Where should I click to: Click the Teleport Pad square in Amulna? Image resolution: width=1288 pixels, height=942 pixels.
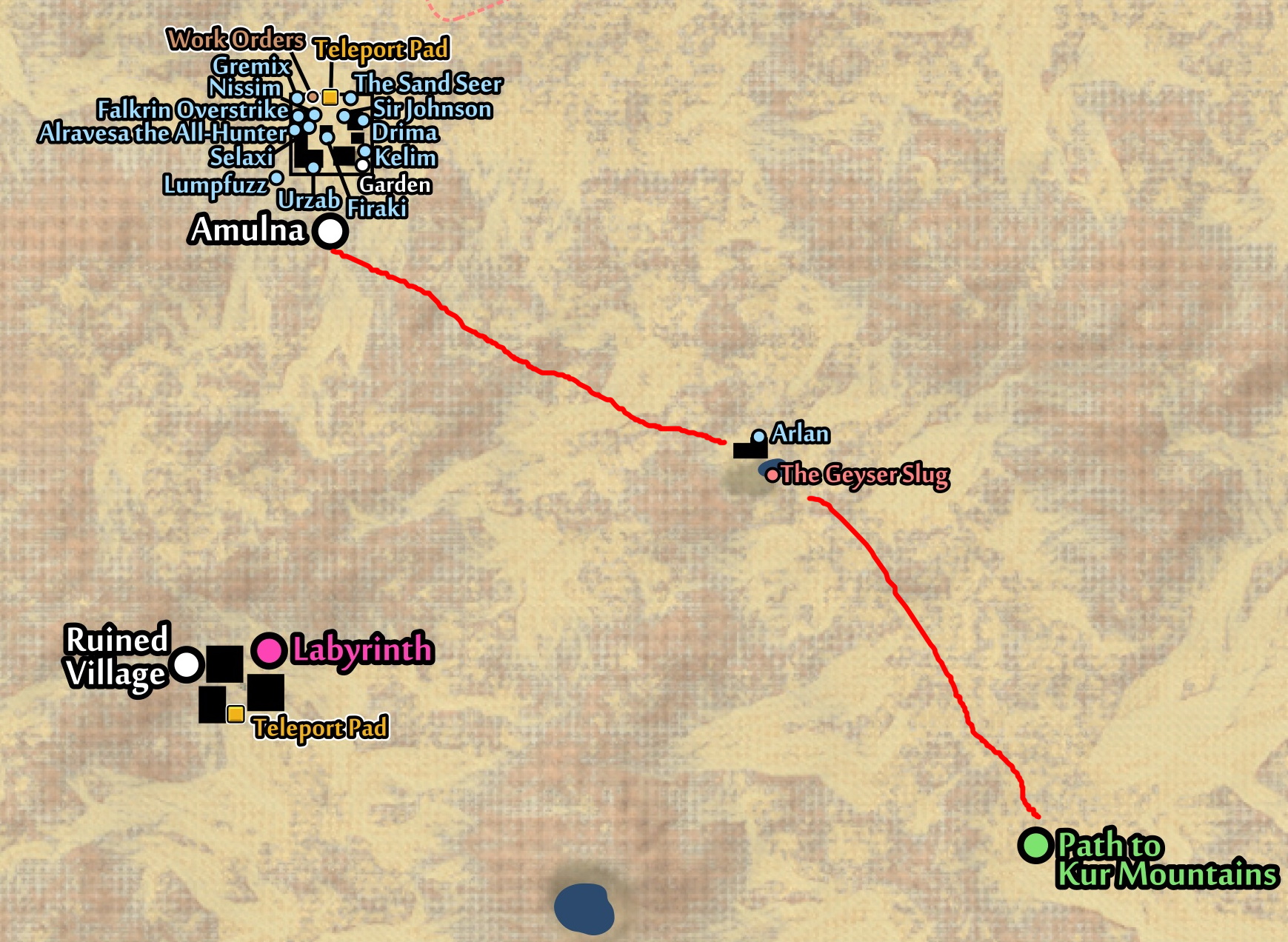330,97
